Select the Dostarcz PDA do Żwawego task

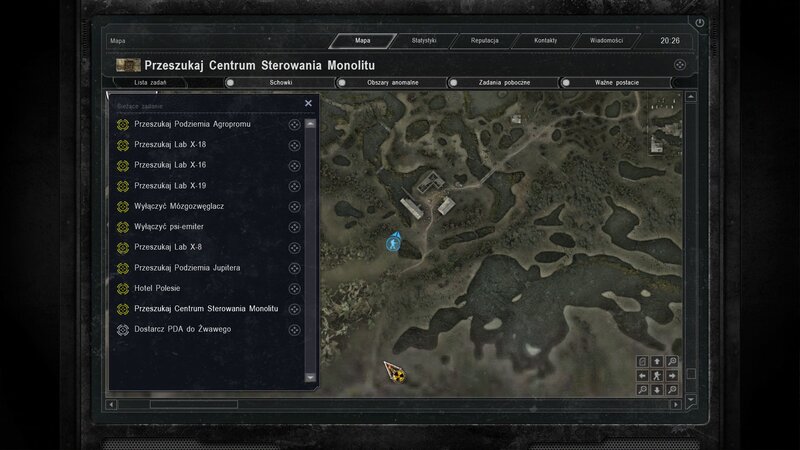pyautogui.click(x=182, y=329)
